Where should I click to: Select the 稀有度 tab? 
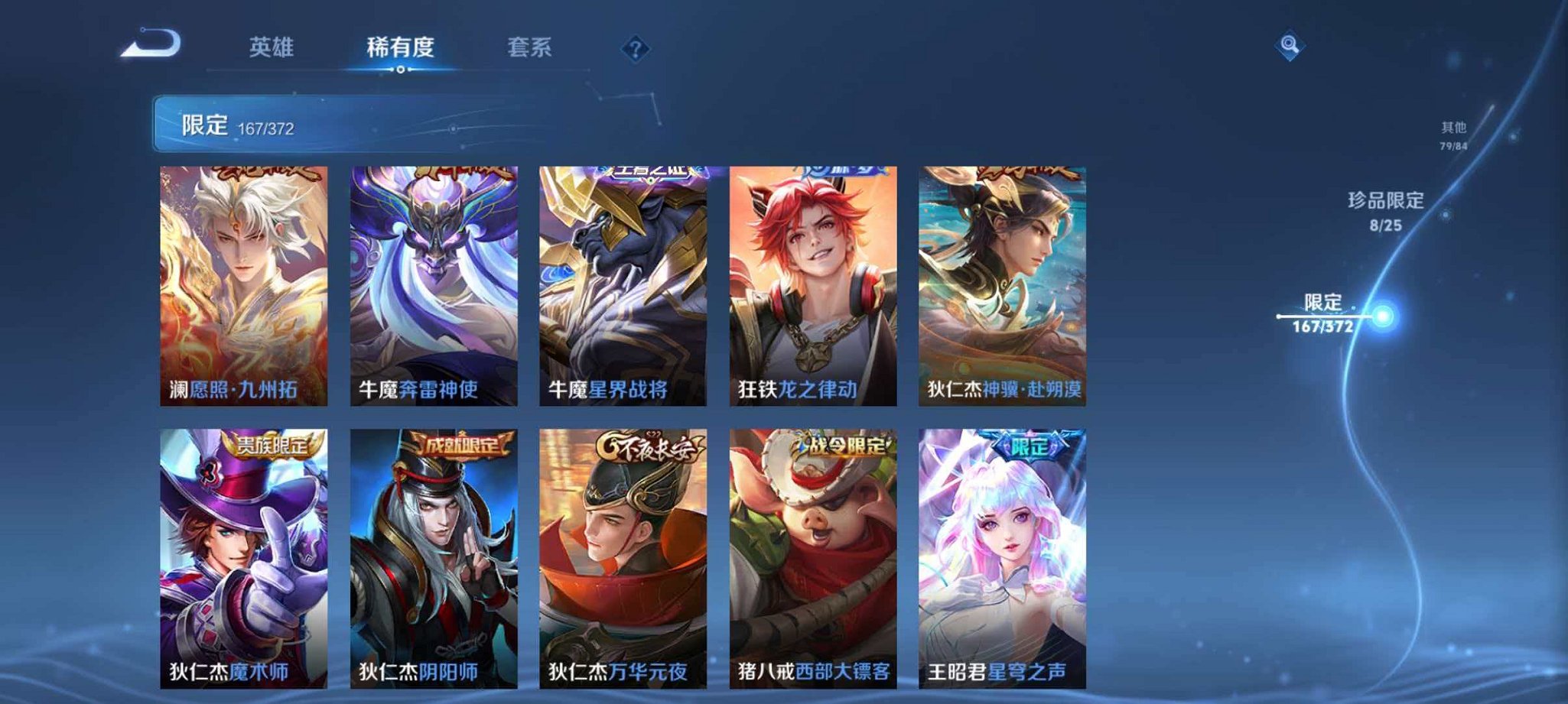[x=402, y=47]
